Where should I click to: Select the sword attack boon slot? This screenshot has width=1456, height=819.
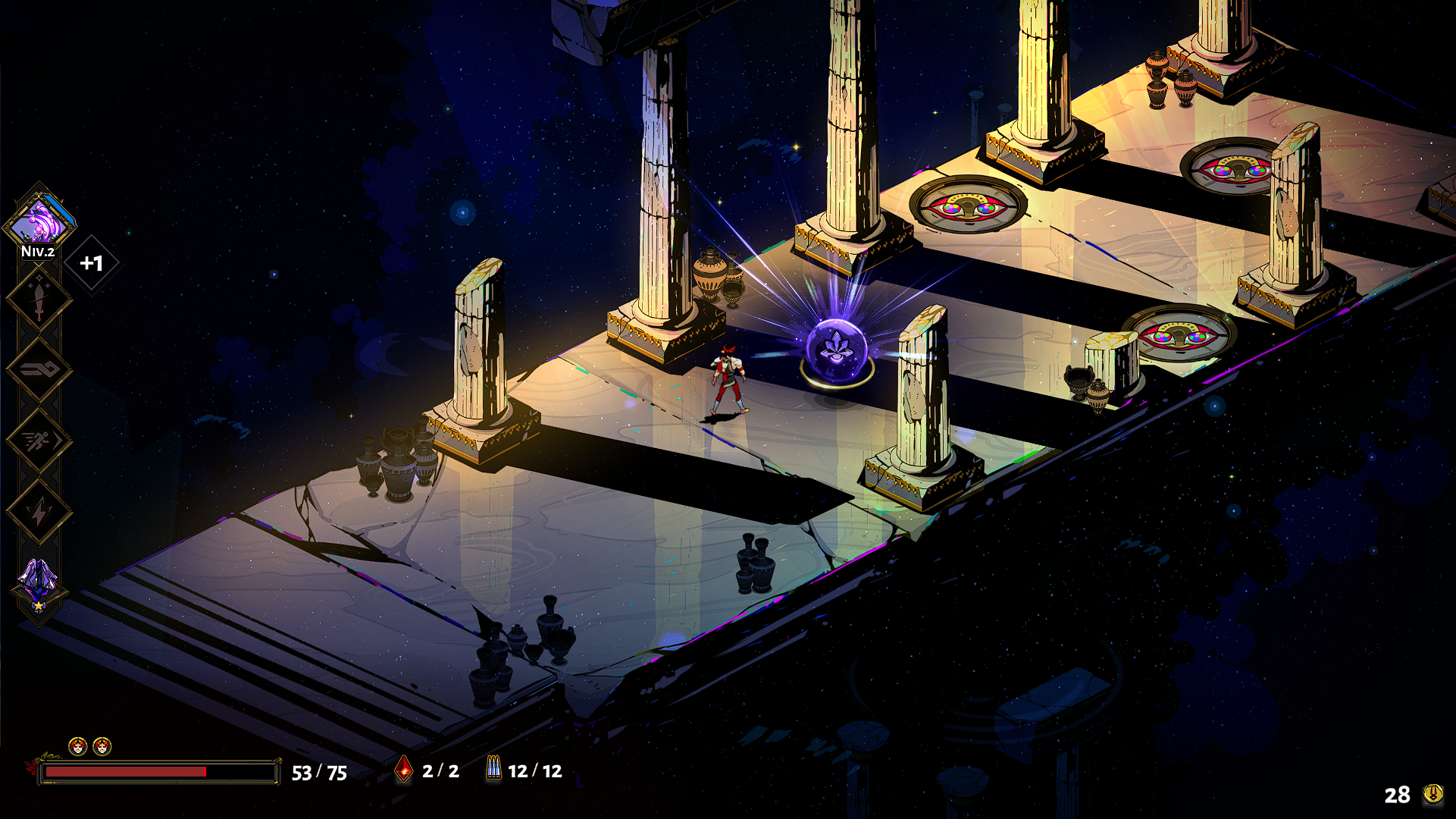pos(39,300)
